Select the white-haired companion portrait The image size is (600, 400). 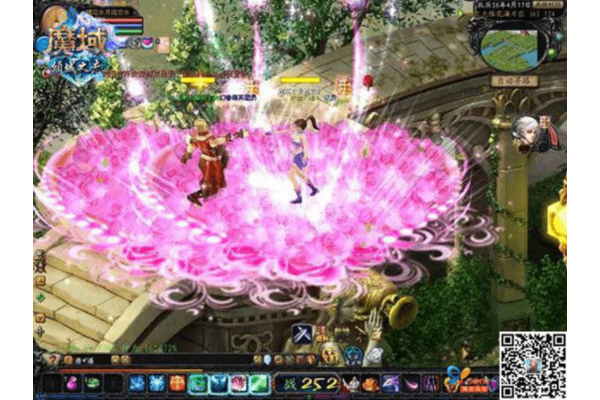pyautogui.click(x=525, y=130)
